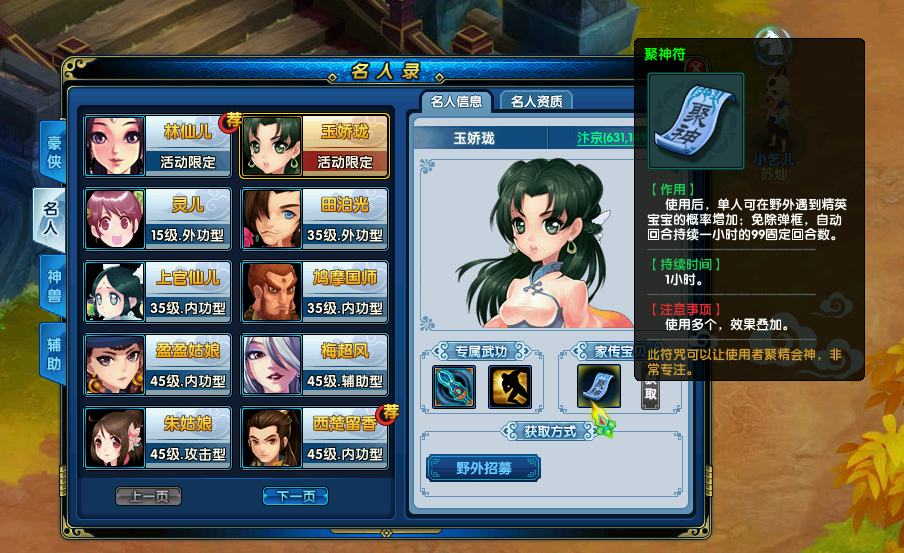Select the 鸠摩国师 character entry

[x=315, y=292]
